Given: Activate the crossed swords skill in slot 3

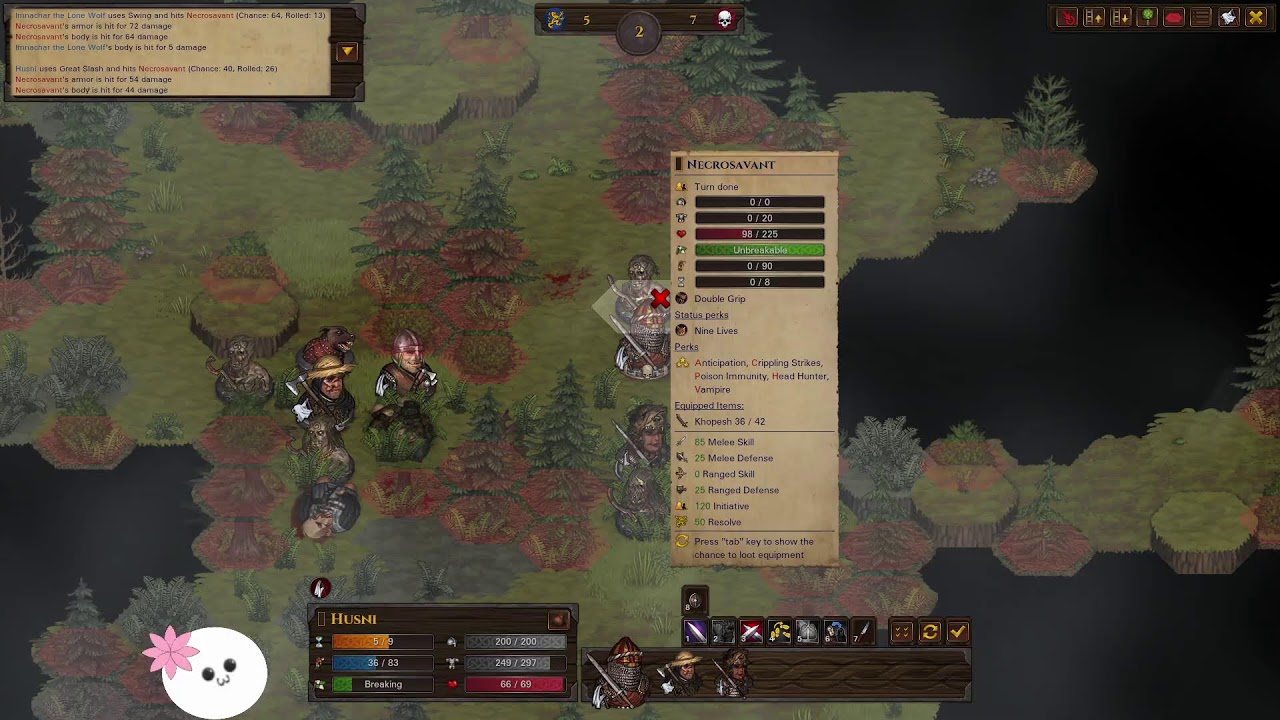Looking at the screenshot, I should tap(751, 631).
